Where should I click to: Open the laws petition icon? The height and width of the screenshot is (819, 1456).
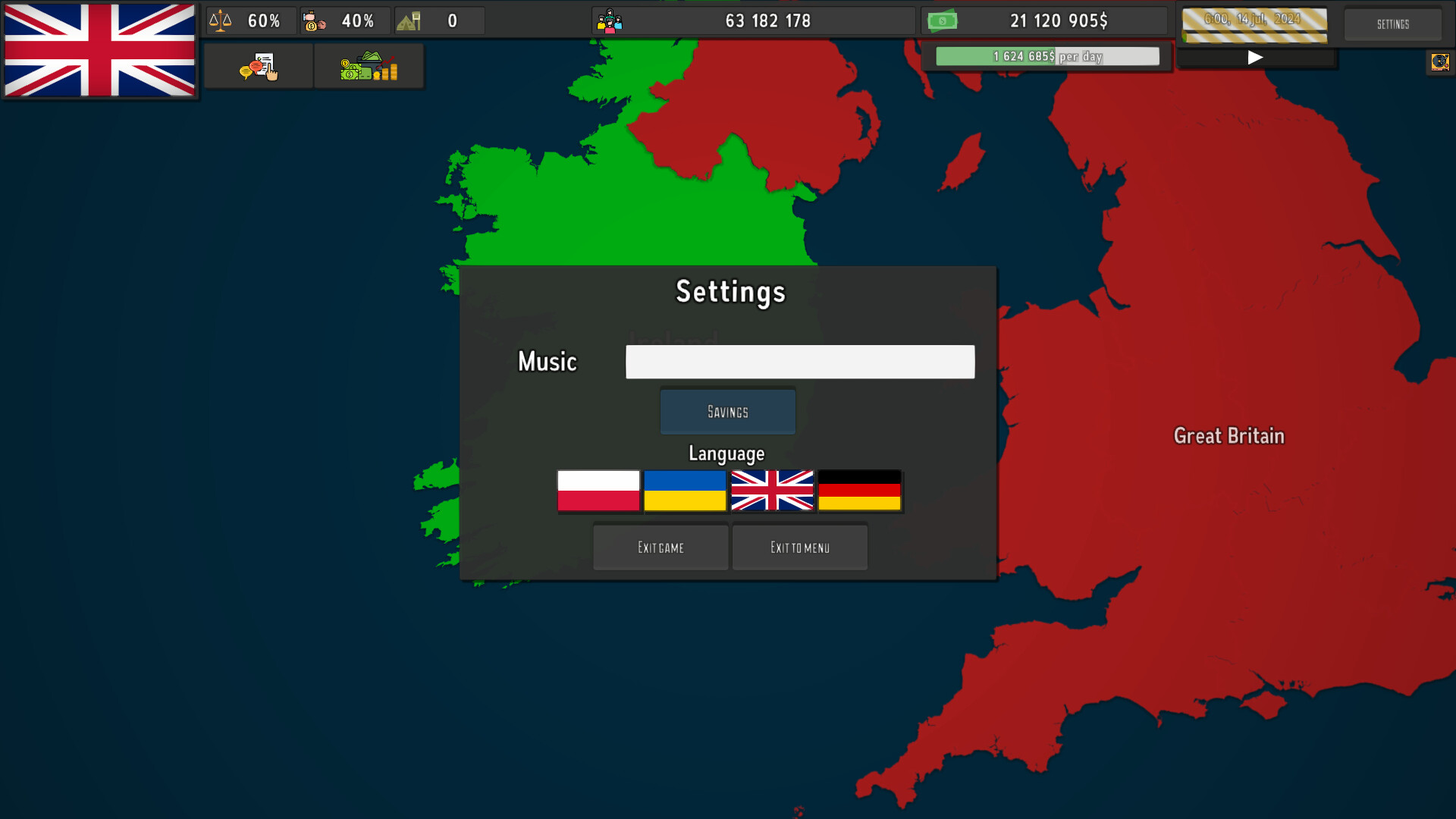259,66
